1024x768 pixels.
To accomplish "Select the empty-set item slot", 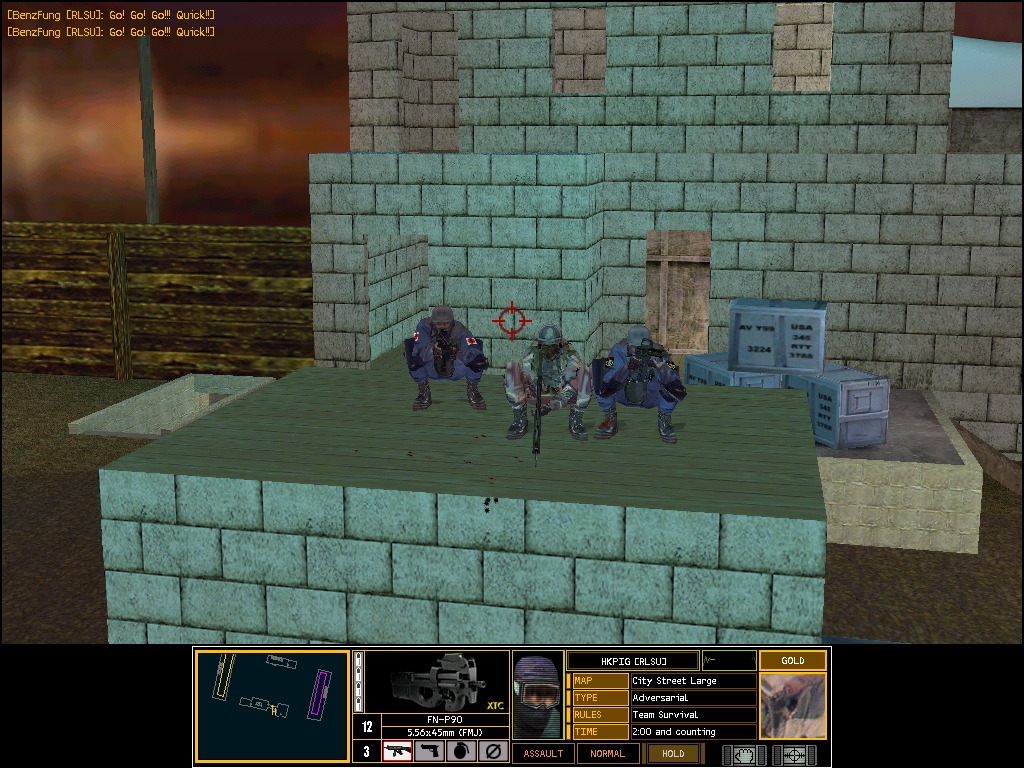I will click(x=492, y=752).
